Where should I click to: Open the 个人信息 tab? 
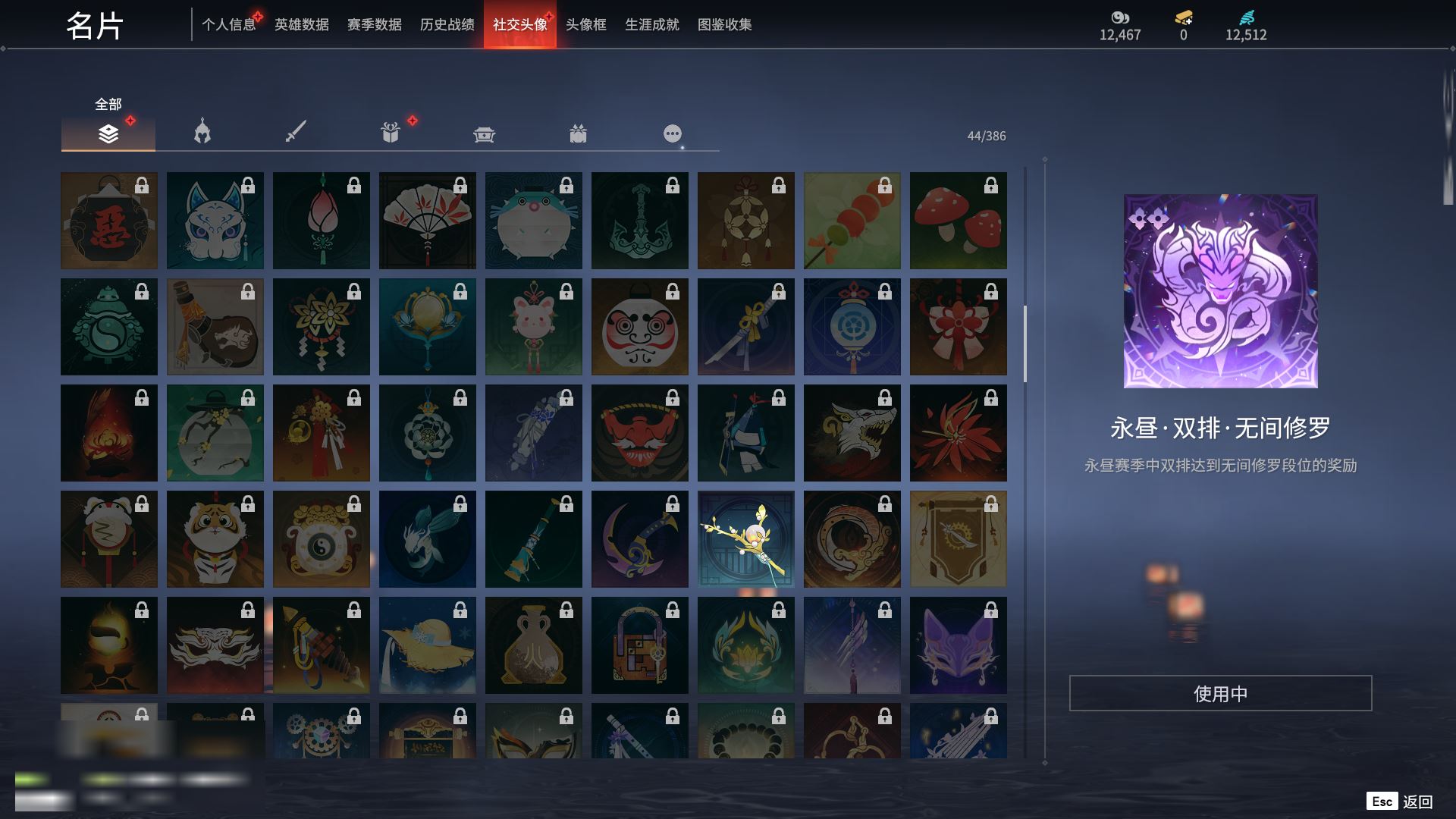coord(228,25)
